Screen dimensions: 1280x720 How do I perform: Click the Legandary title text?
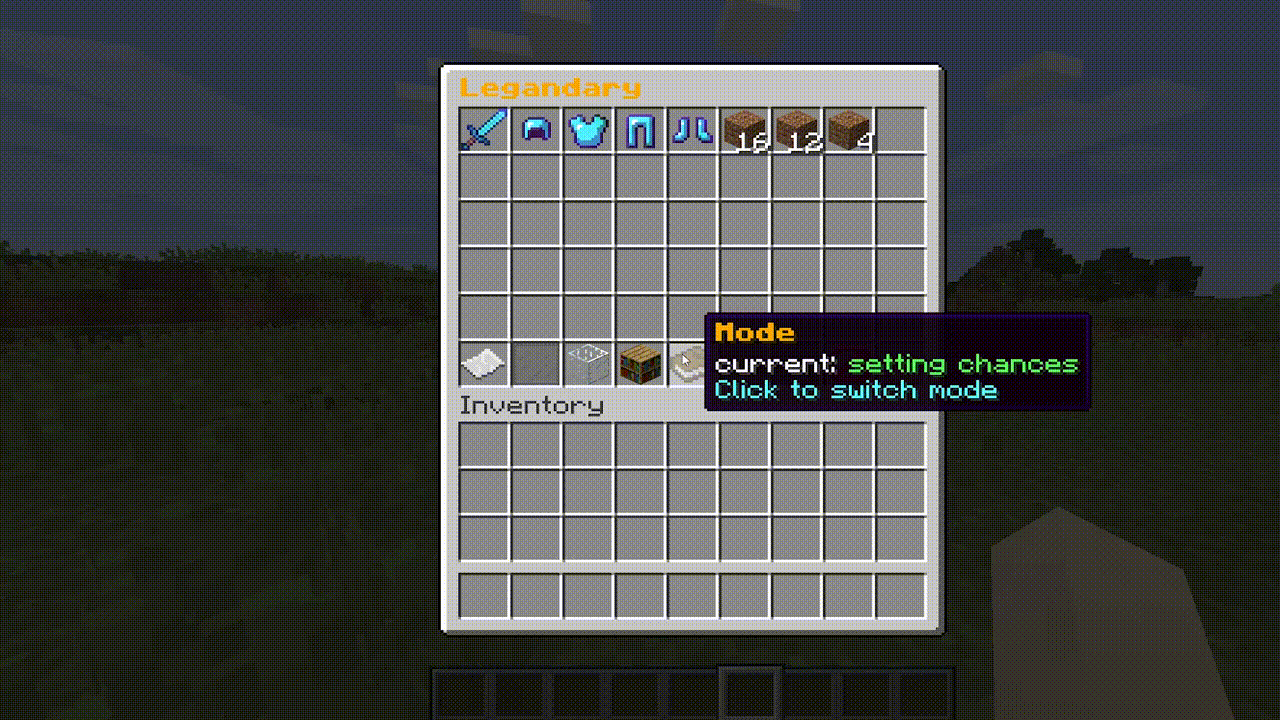pos(549,88)
